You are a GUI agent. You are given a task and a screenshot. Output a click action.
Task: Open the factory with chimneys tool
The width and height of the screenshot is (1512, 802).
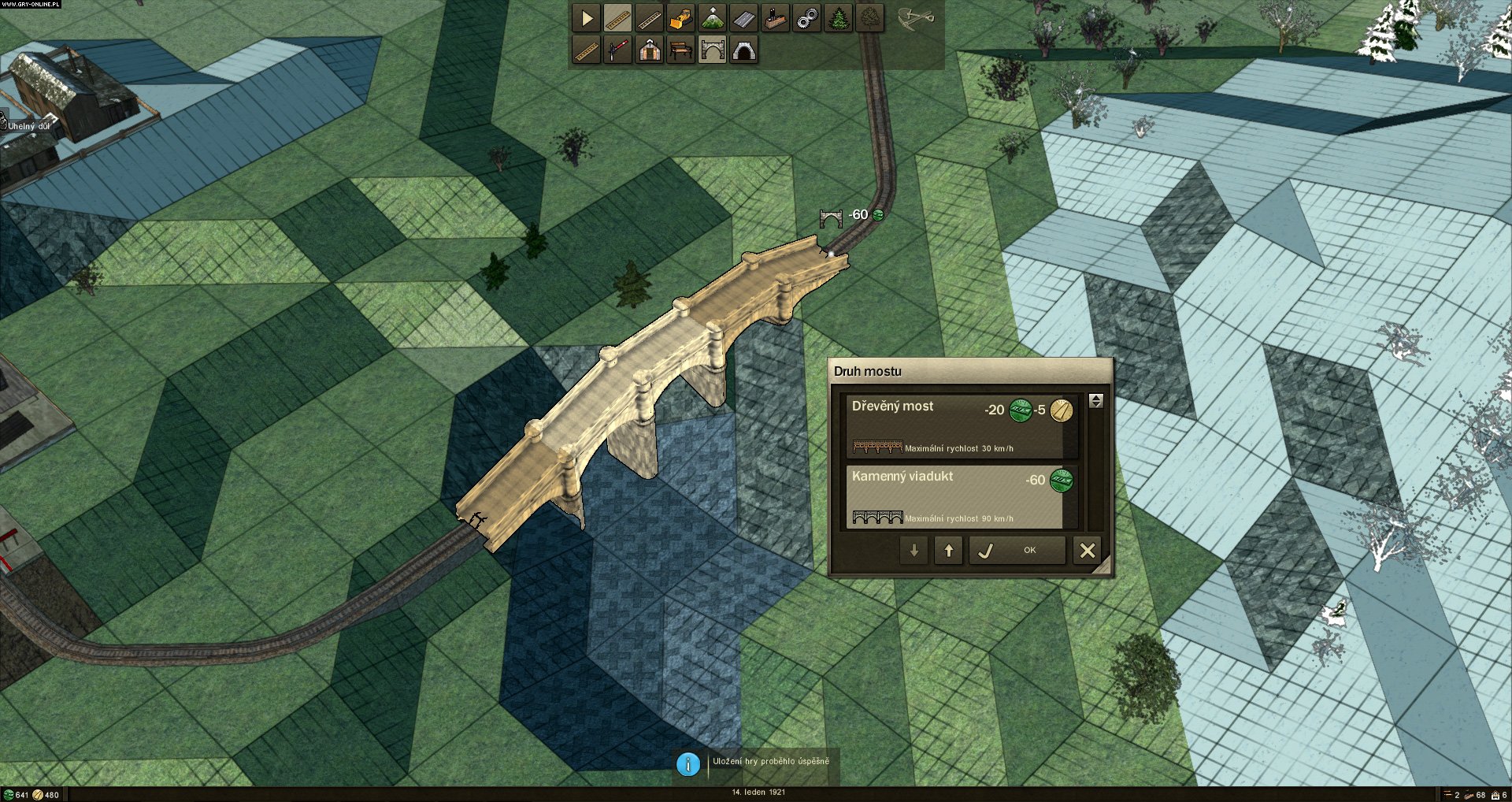[x=776, y=19]
